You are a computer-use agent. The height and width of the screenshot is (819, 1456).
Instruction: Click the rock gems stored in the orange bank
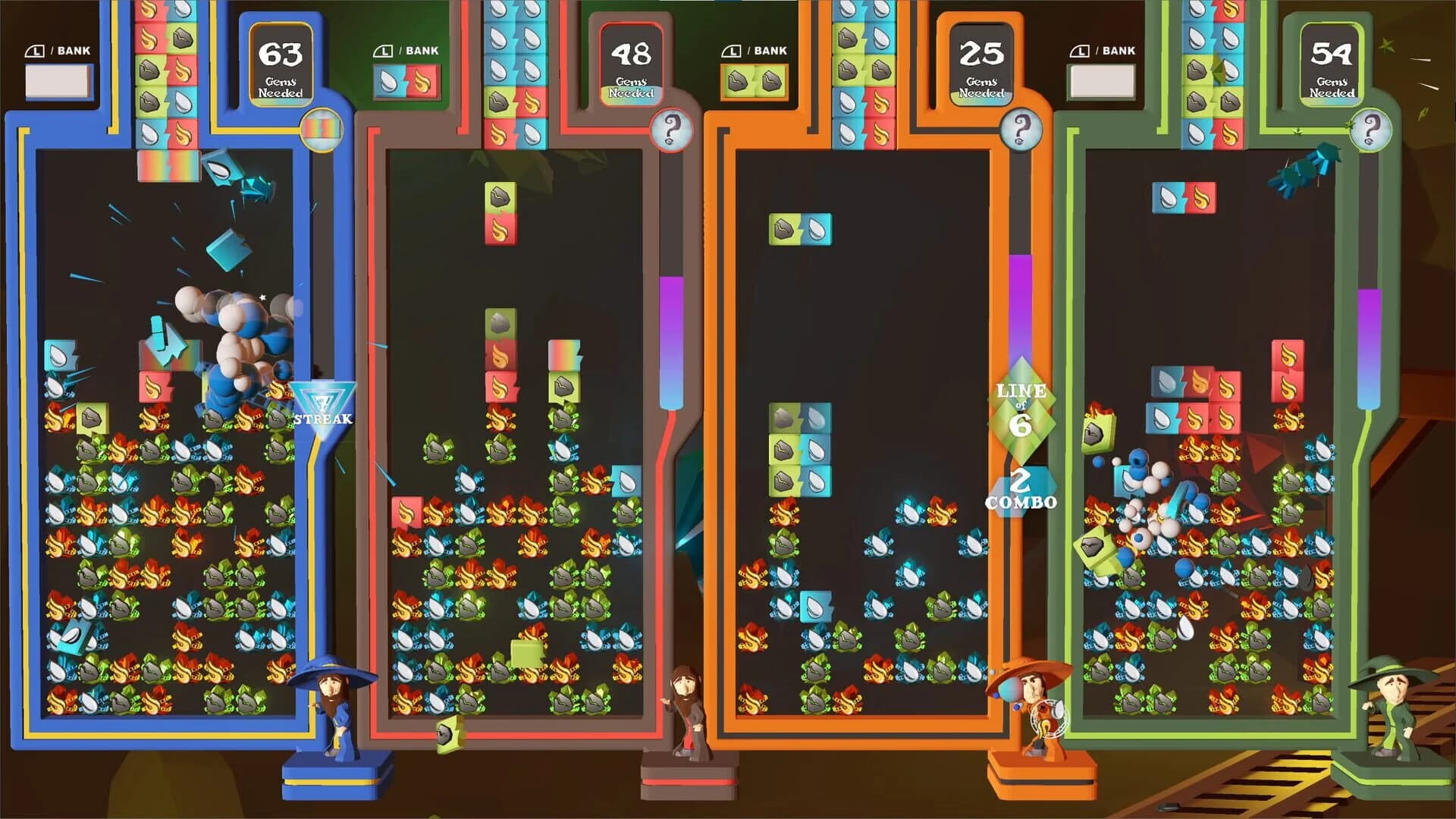(x=755, y=80)
